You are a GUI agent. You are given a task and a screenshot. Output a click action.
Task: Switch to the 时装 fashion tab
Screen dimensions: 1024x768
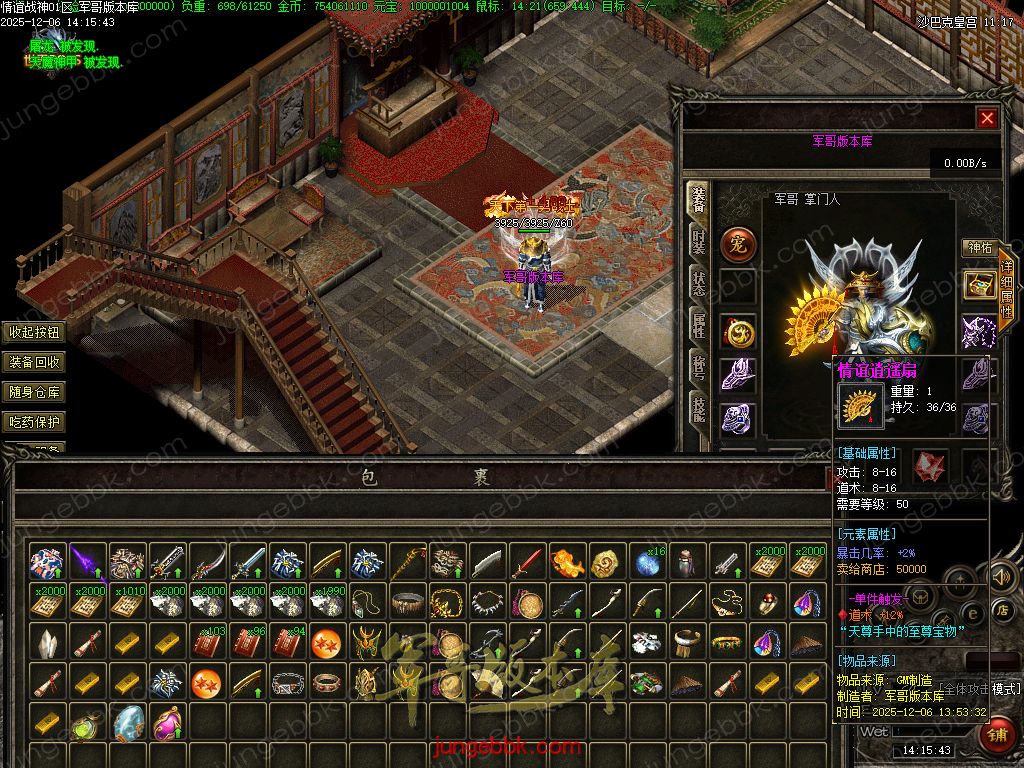(699, 243)
